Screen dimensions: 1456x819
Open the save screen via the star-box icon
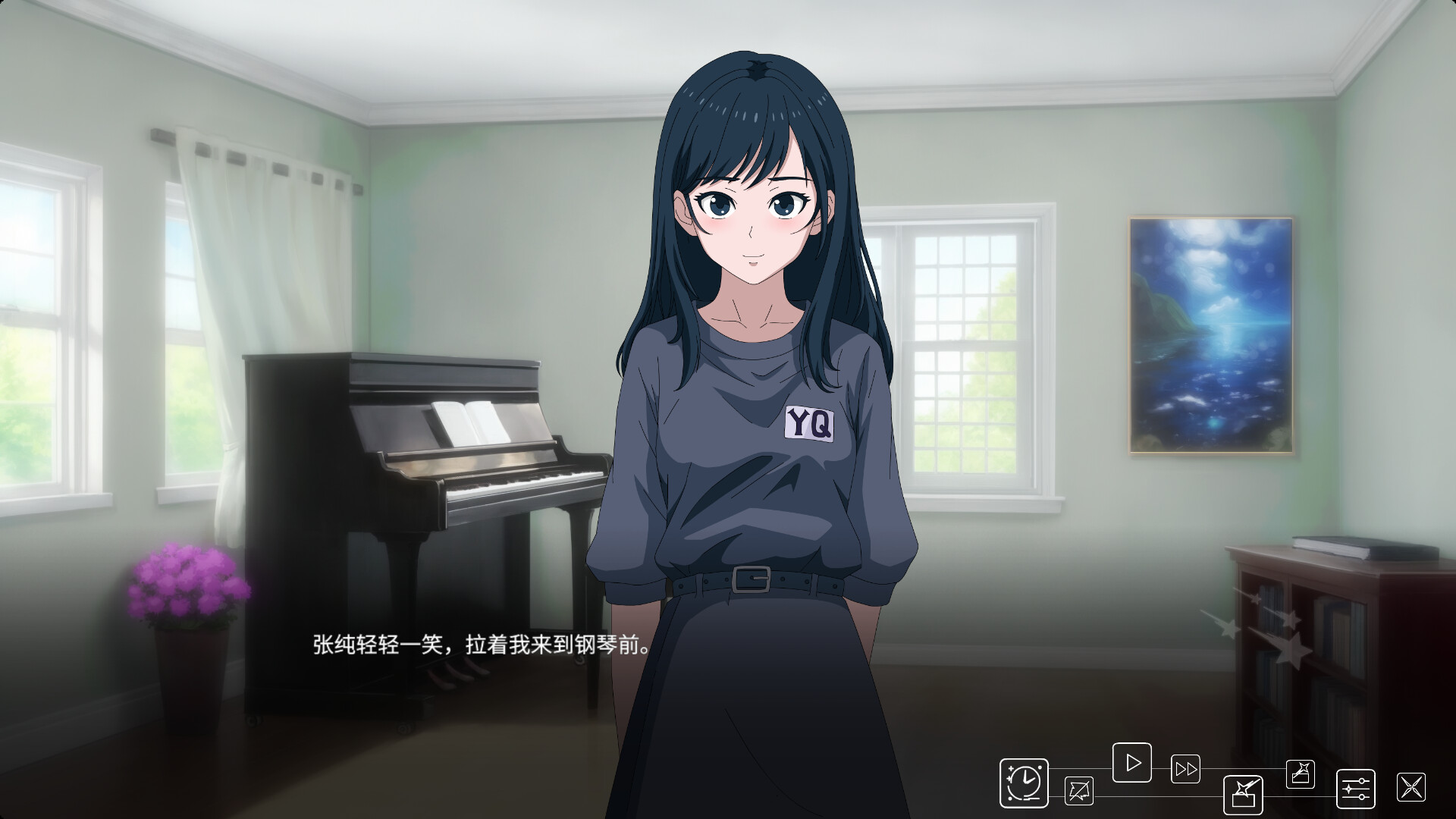tap(1244, 795)
